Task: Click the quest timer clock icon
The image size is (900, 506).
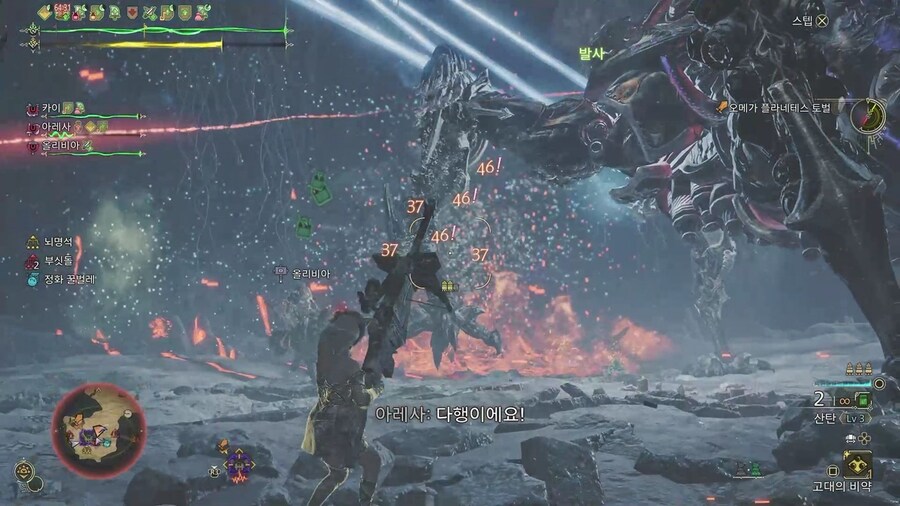Action: pyautogui.click(x=867, y=115)
